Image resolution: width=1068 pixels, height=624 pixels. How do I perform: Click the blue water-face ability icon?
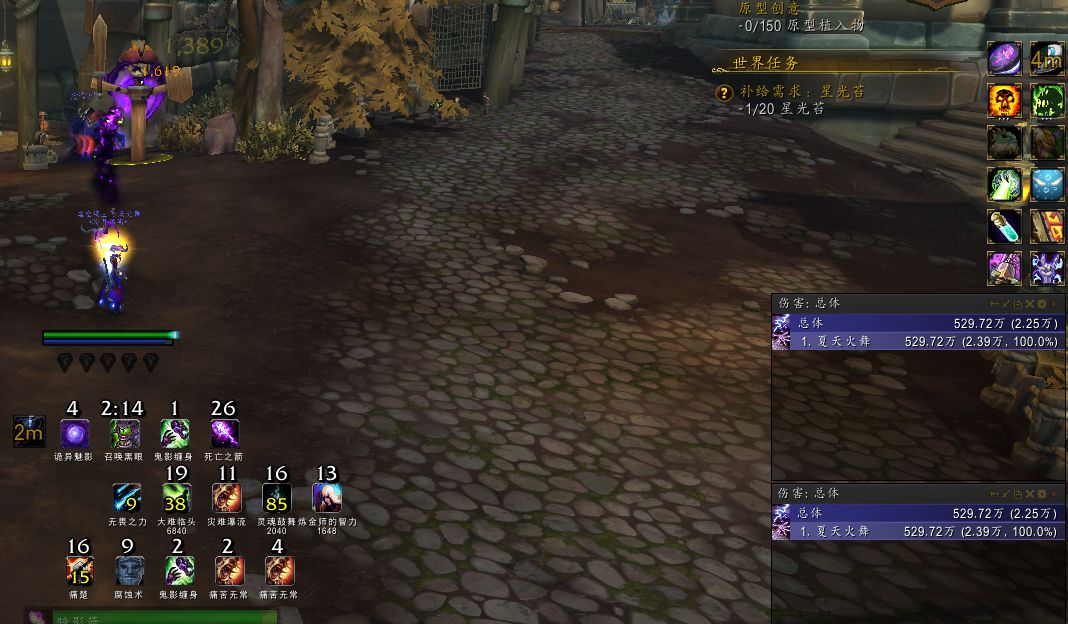pos(1047,185)
